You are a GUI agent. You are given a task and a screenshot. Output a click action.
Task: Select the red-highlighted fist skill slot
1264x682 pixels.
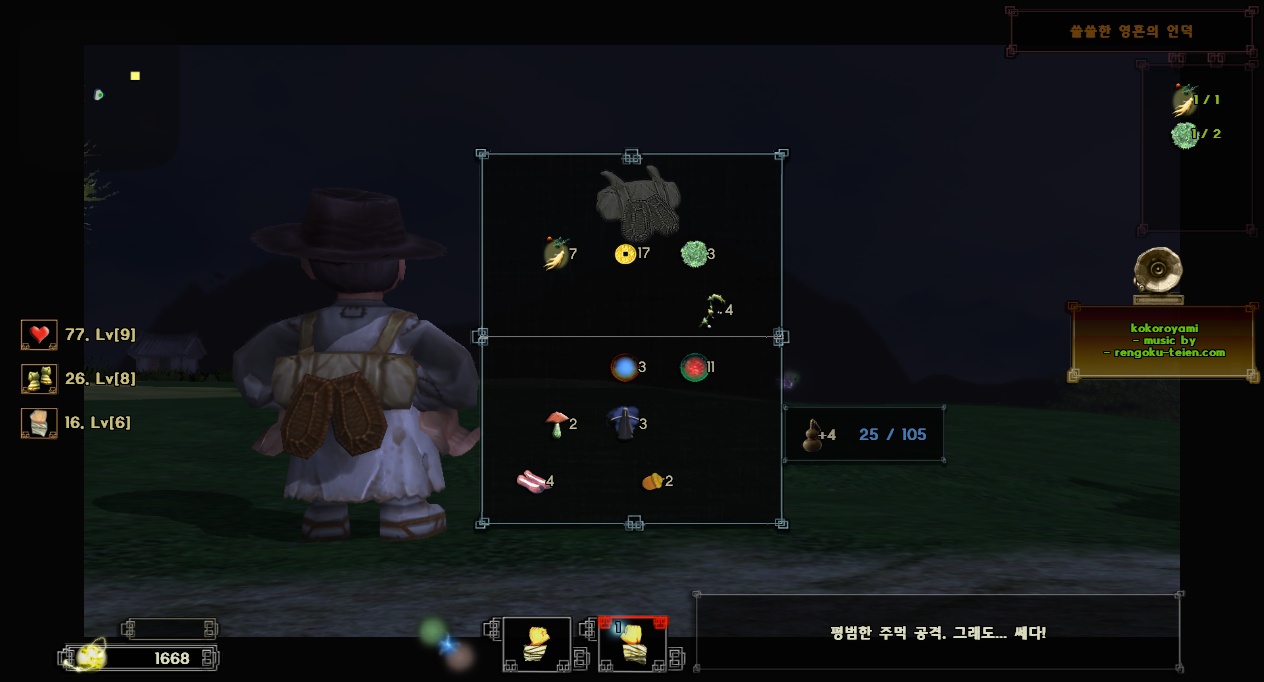(632, 644)
